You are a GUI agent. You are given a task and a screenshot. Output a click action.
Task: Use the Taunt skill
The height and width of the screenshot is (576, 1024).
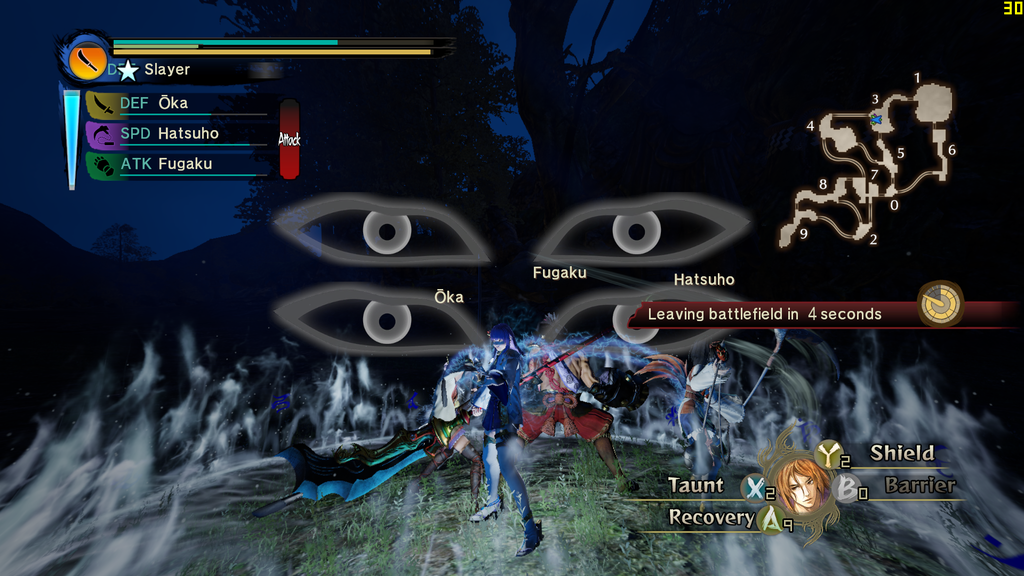697,486
